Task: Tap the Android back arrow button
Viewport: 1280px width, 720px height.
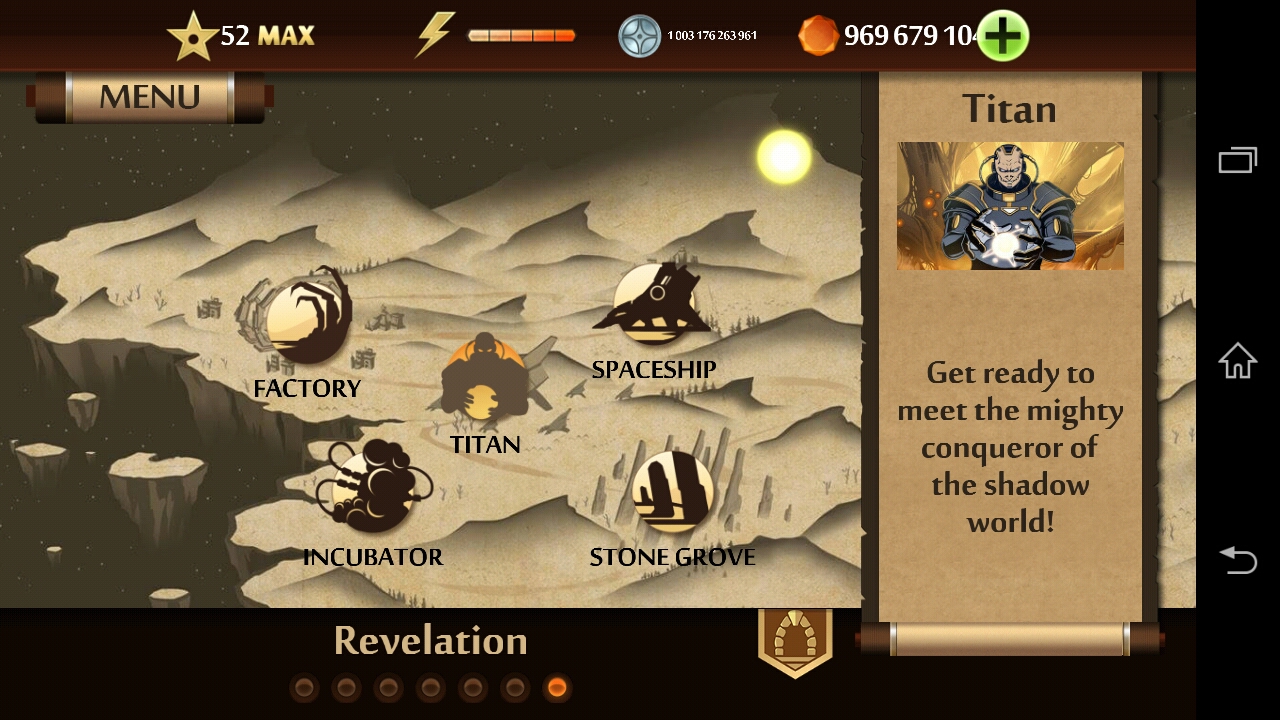Action: (1237, 560)
